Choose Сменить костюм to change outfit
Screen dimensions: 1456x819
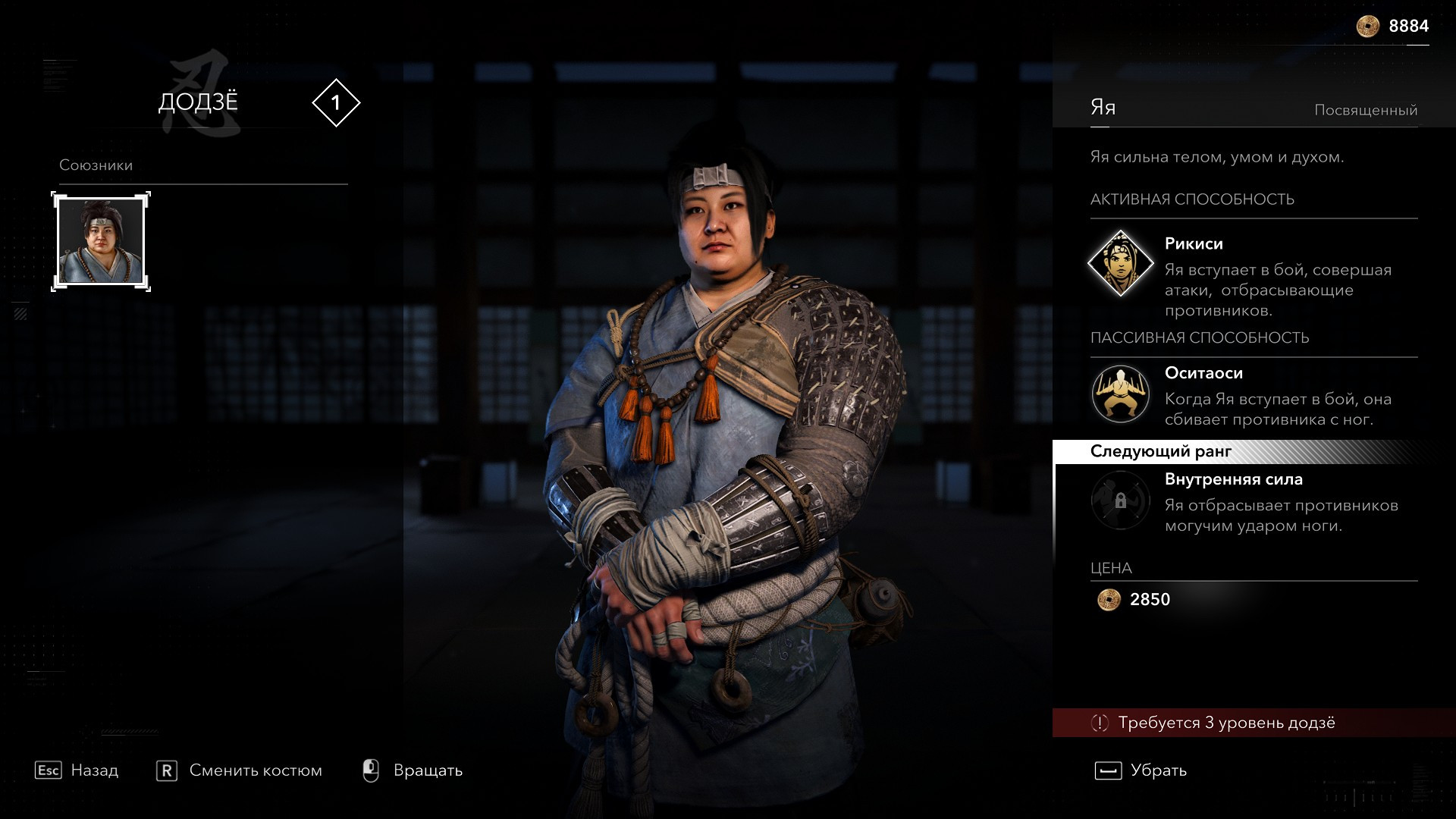point(240,770)
